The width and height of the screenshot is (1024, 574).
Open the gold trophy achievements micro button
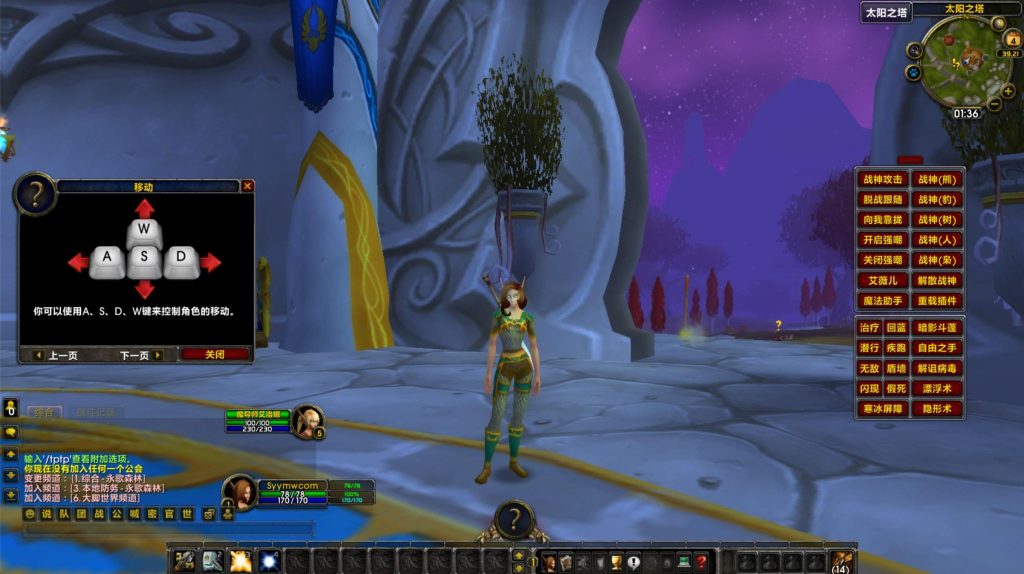tap(617, 562)
